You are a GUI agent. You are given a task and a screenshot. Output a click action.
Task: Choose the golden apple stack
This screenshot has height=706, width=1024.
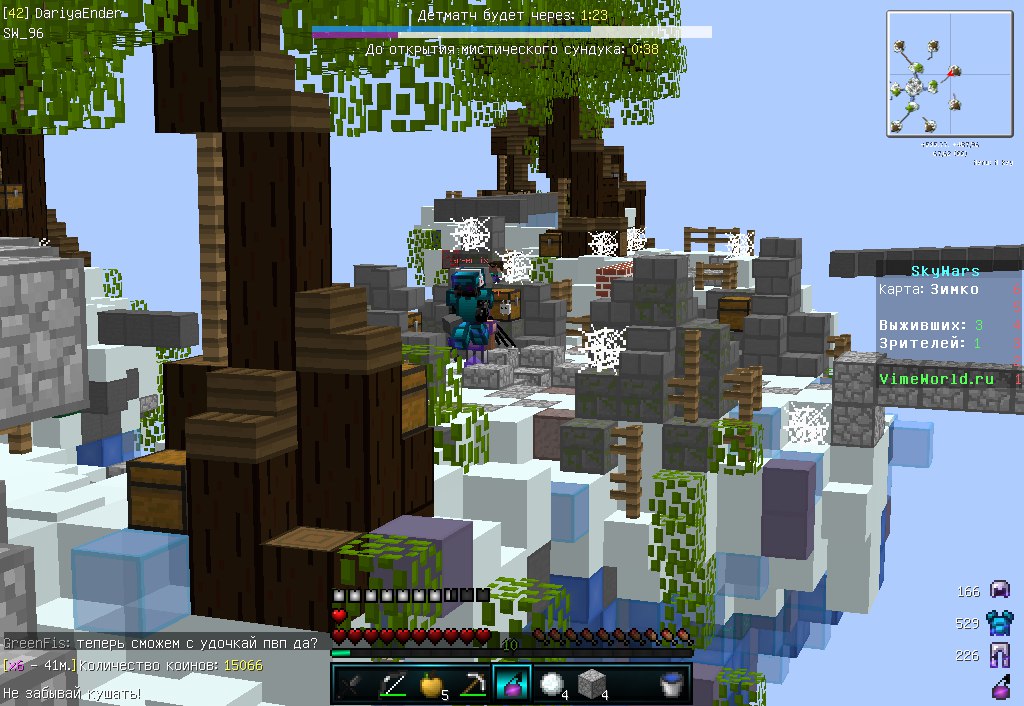pyautogui.click(x=432, y=684)
